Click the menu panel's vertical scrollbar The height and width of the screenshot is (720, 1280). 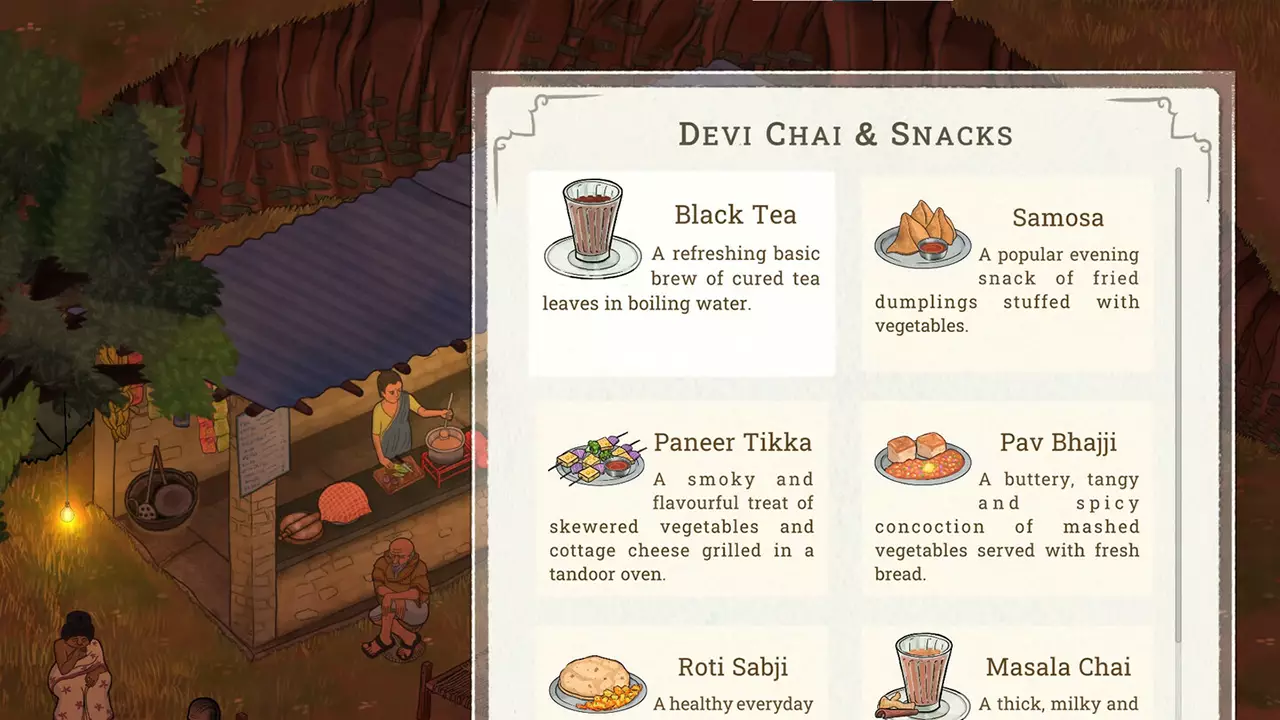point(1178,400)
